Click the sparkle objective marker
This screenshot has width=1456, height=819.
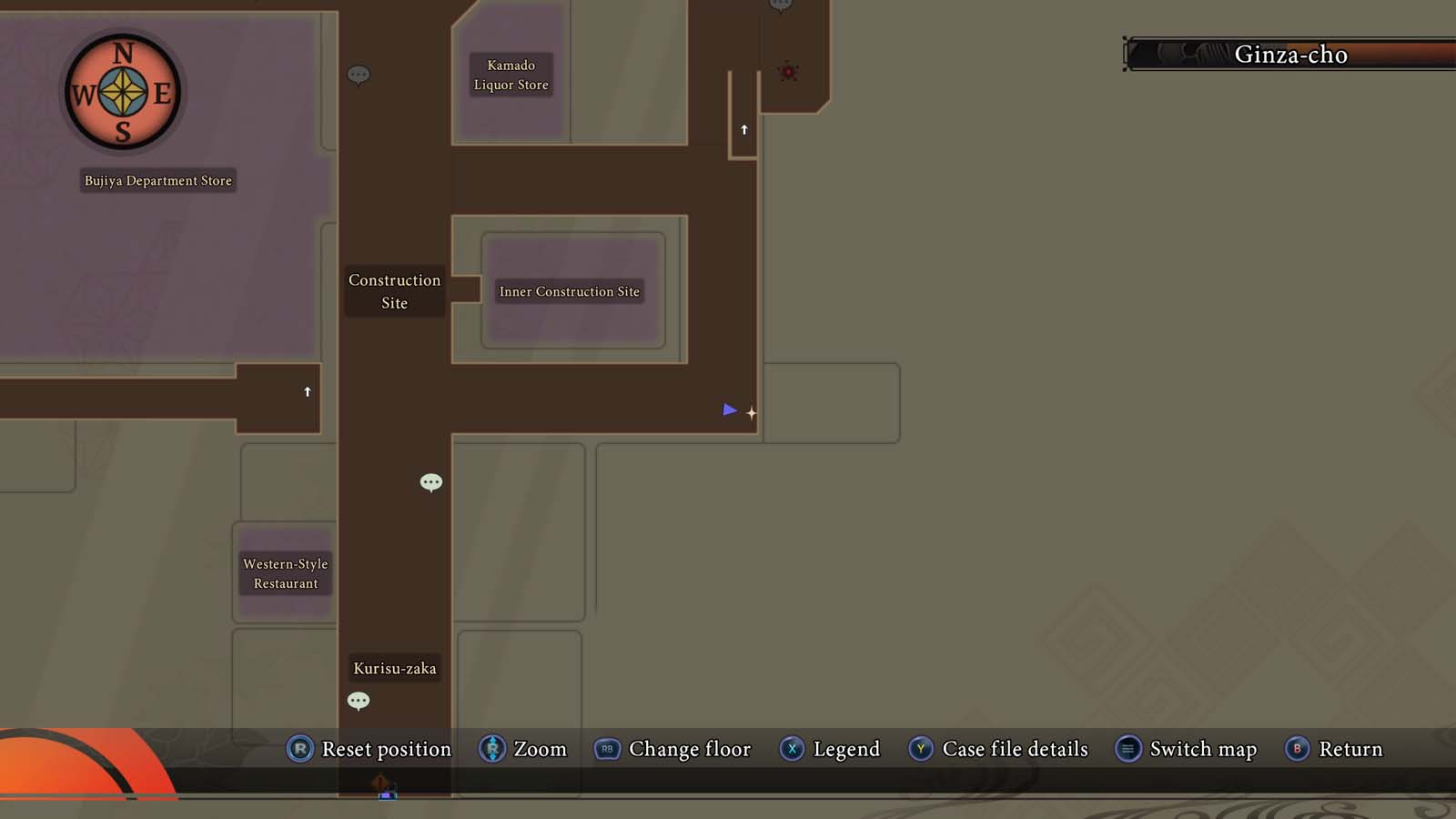point(752,413)
